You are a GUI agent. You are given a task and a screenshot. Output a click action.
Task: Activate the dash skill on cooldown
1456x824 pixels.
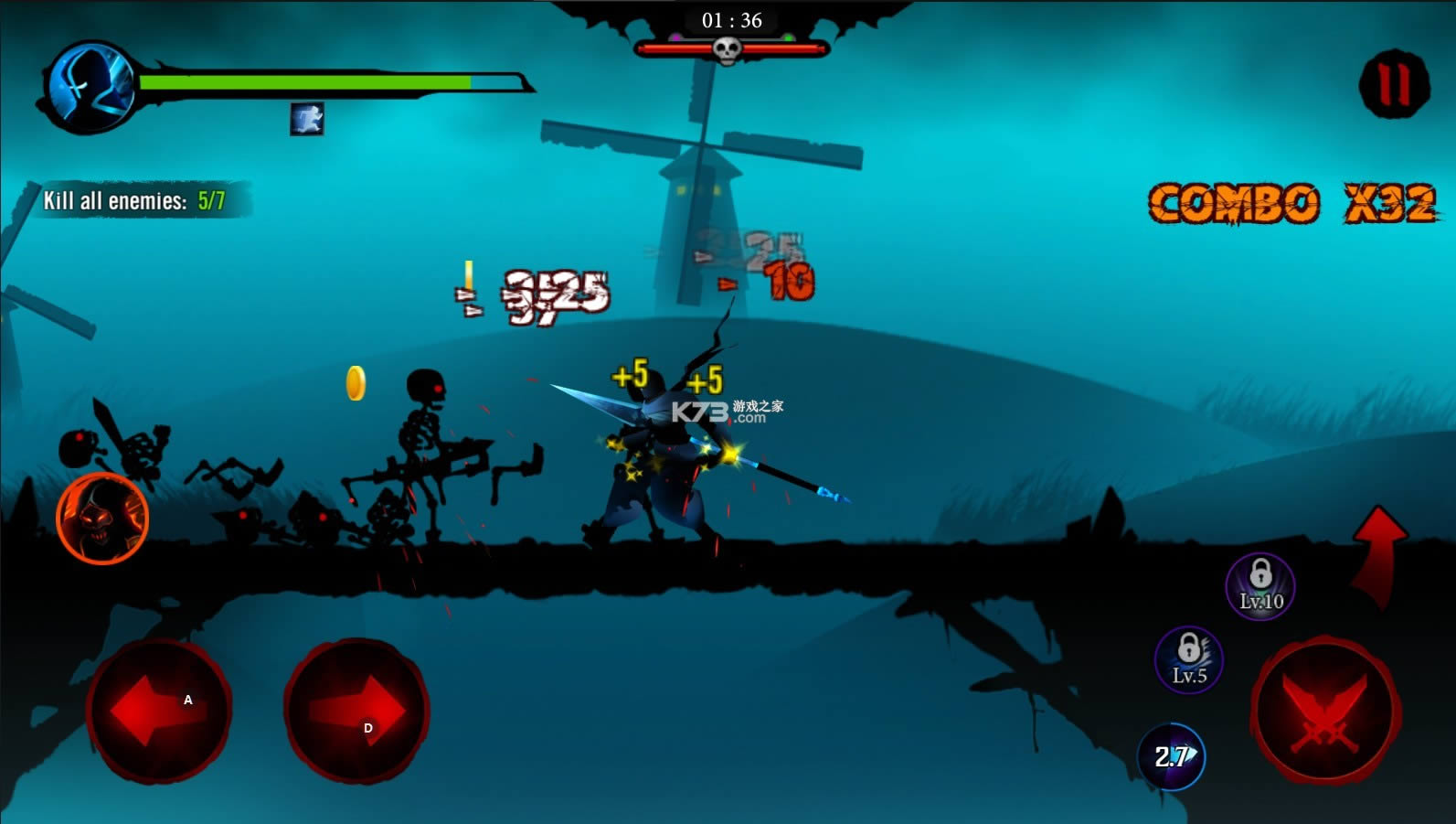(x=1171, y=756)
